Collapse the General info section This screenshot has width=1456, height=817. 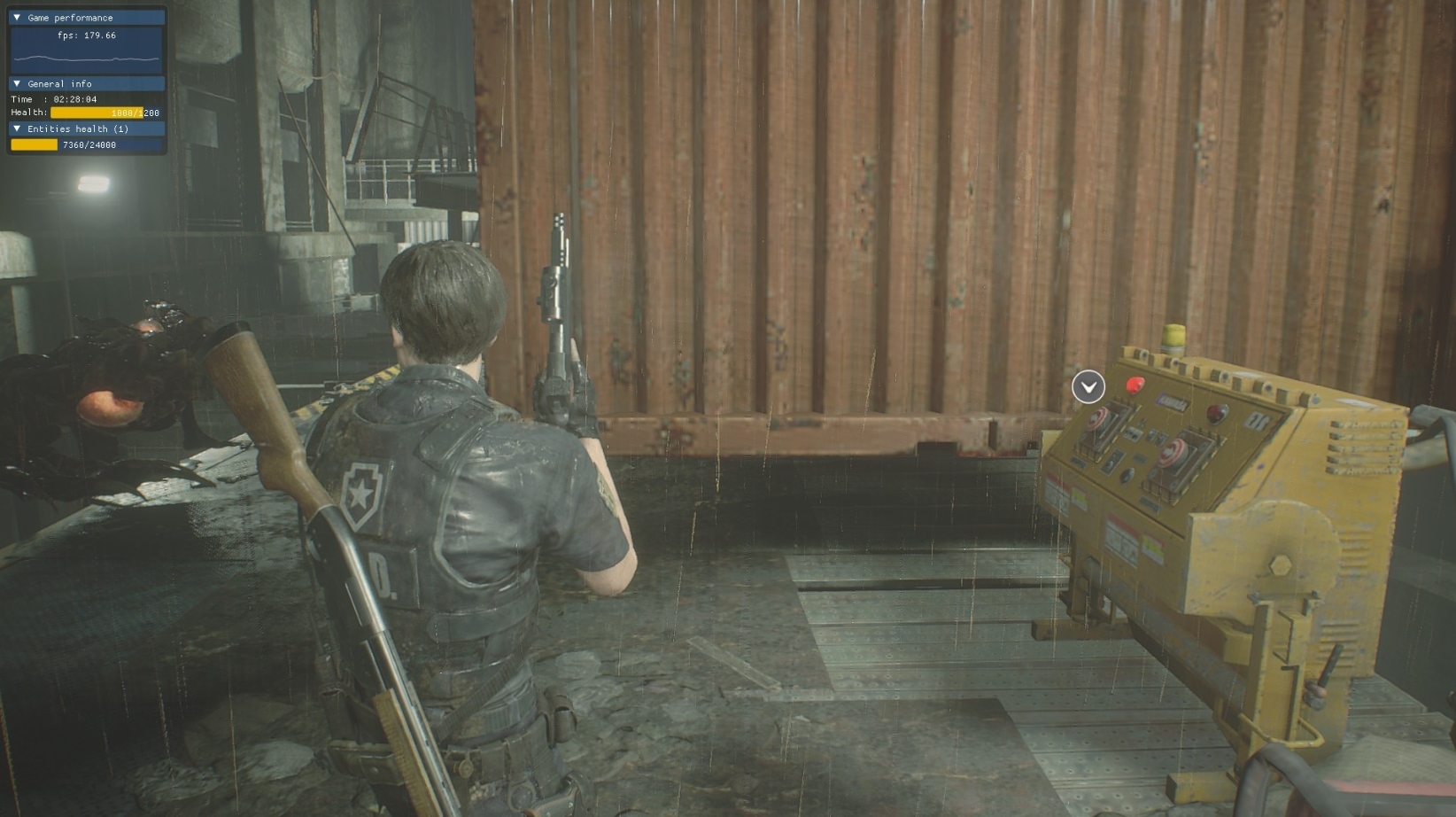(x=17, y=84)
